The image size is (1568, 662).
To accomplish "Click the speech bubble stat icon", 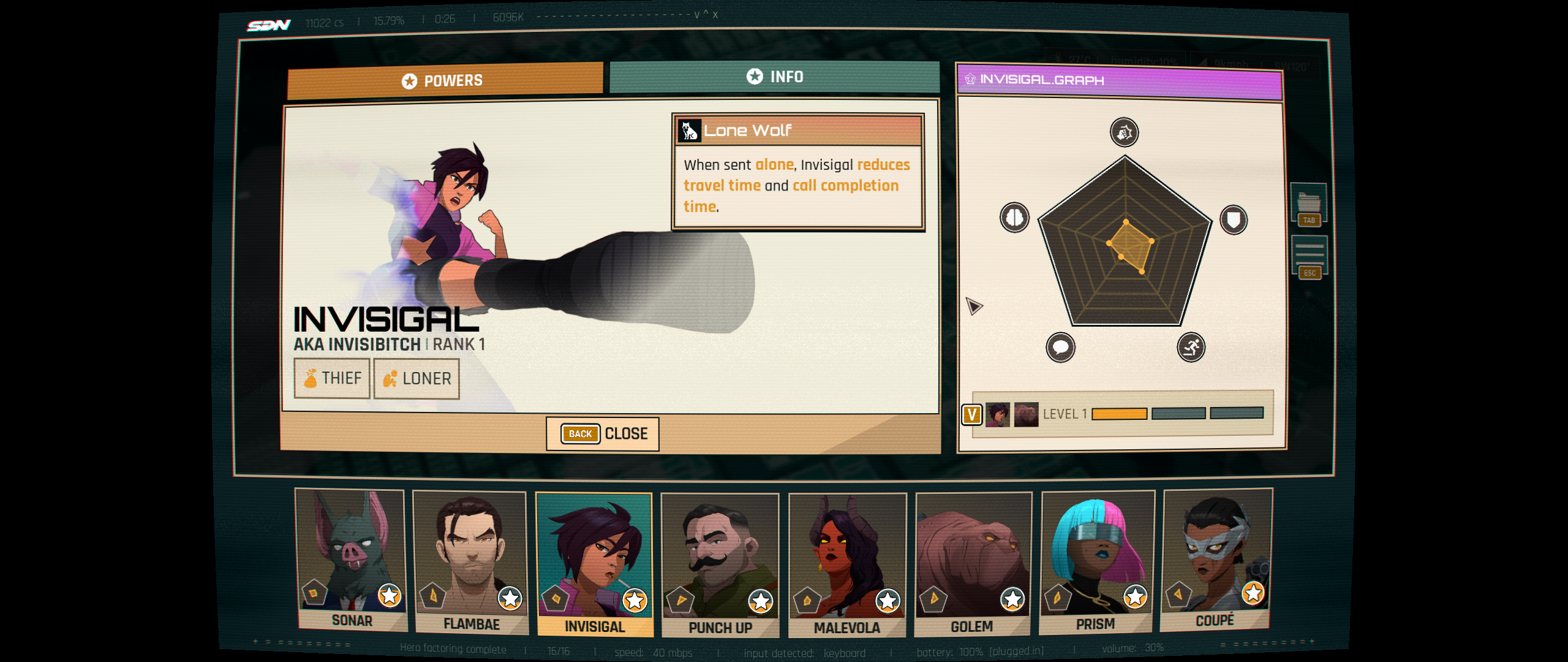I will tap(1060, 348).
